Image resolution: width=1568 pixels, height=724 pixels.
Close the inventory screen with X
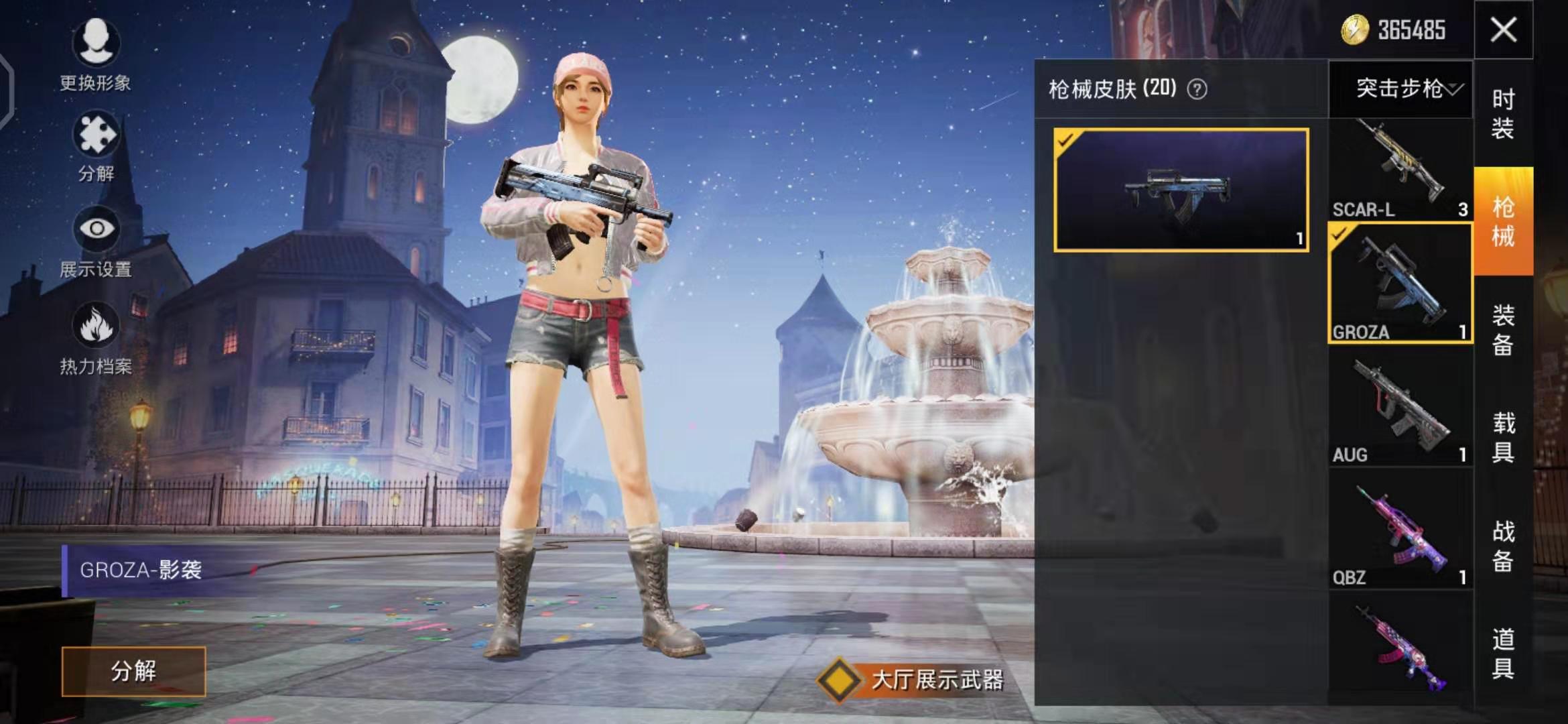click(1503, 30)
